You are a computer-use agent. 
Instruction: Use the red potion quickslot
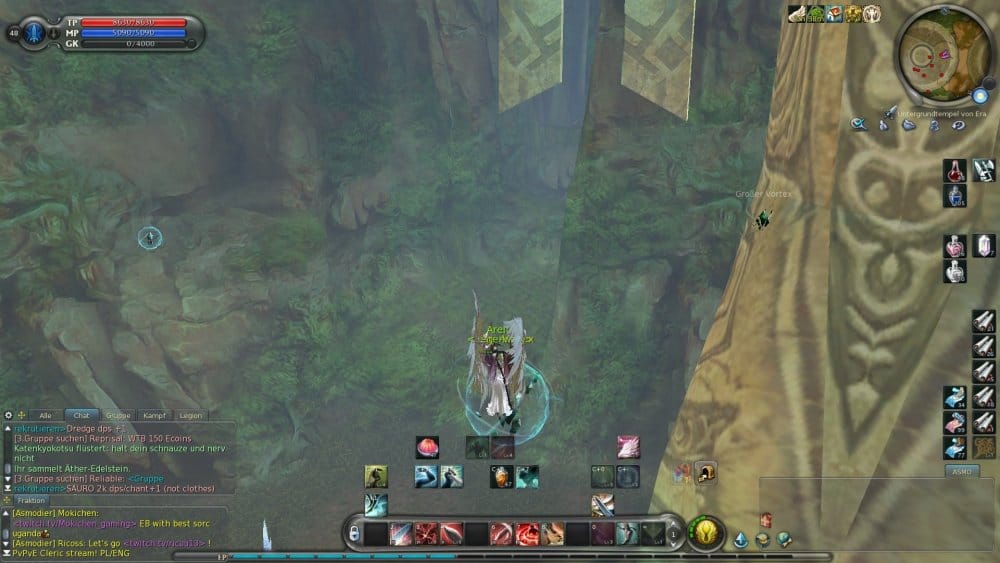tap(954, 171)
